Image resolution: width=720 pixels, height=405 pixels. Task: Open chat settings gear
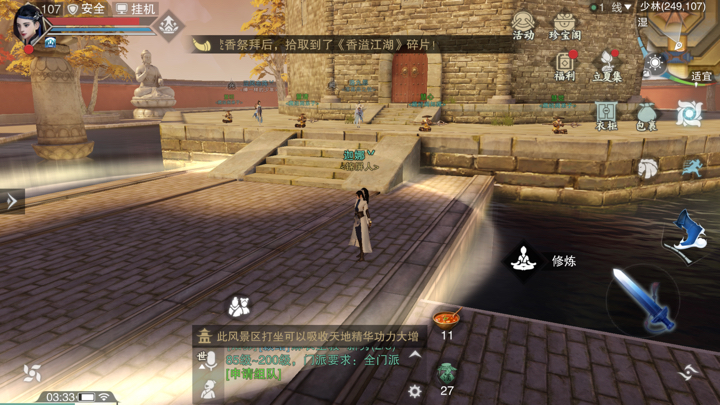(x=415, y=391)
